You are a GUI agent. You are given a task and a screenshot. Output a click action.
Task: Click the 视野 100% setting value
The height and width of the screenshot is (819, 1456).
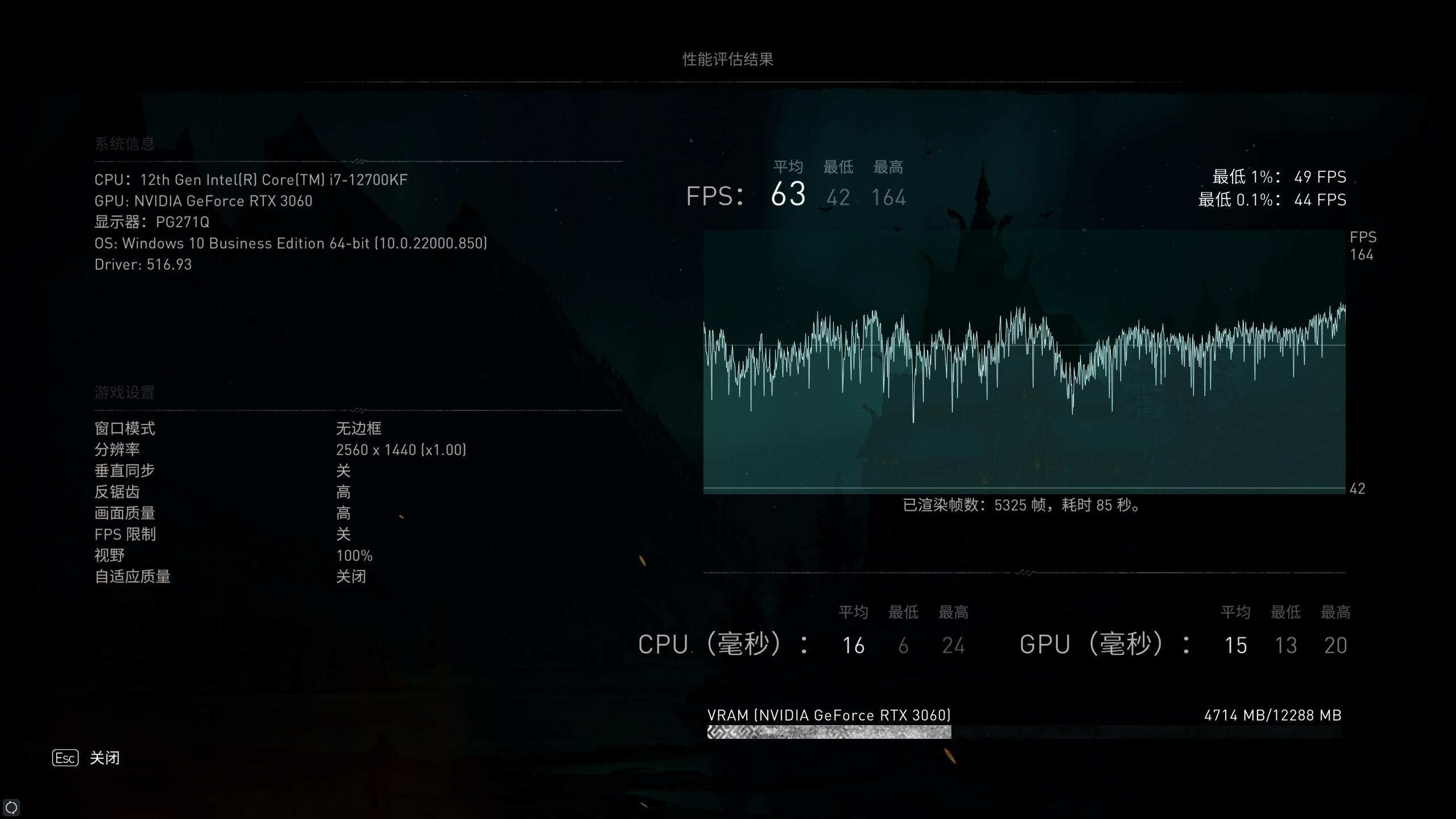[x=354, y=556]
